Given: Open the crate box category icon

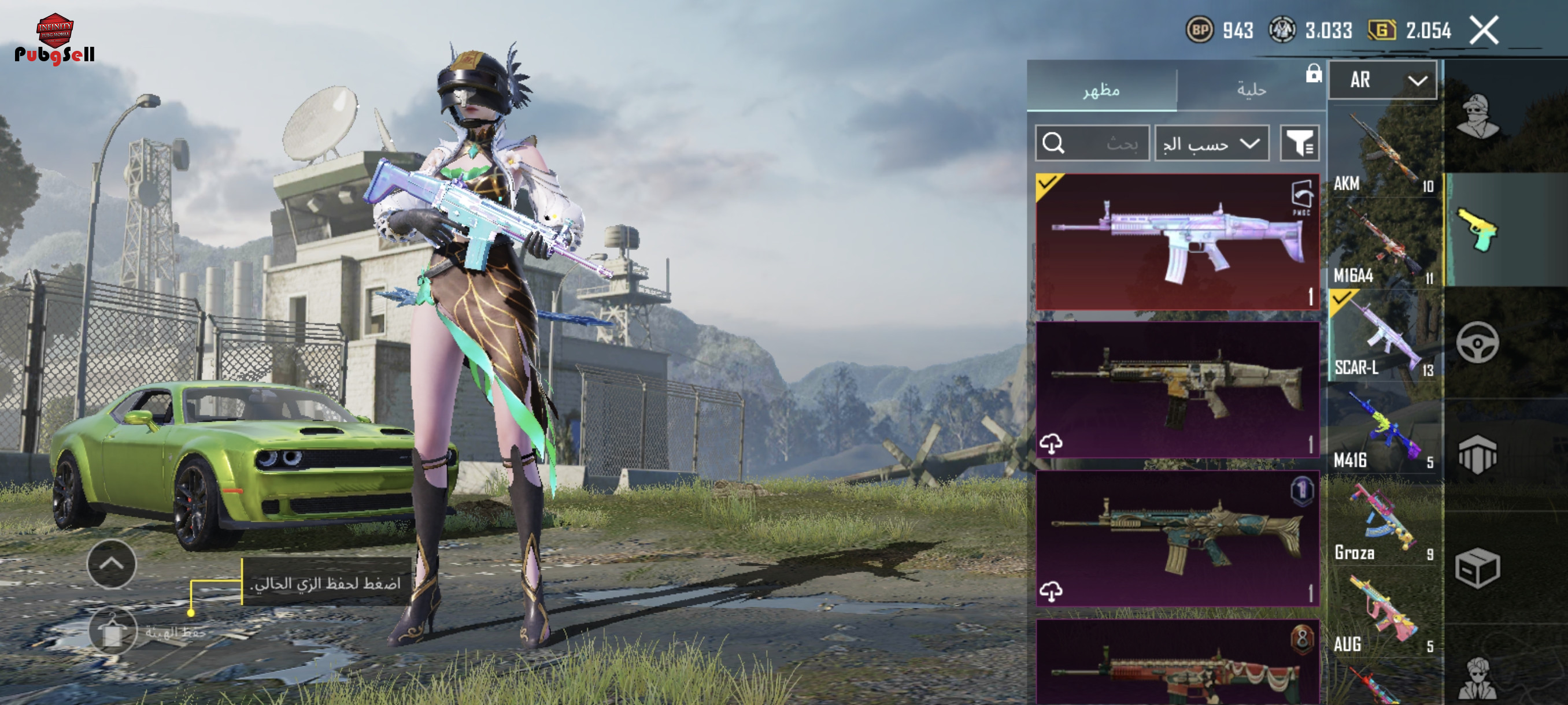Looking at the screenshot, I should [x=1477, y=568].
